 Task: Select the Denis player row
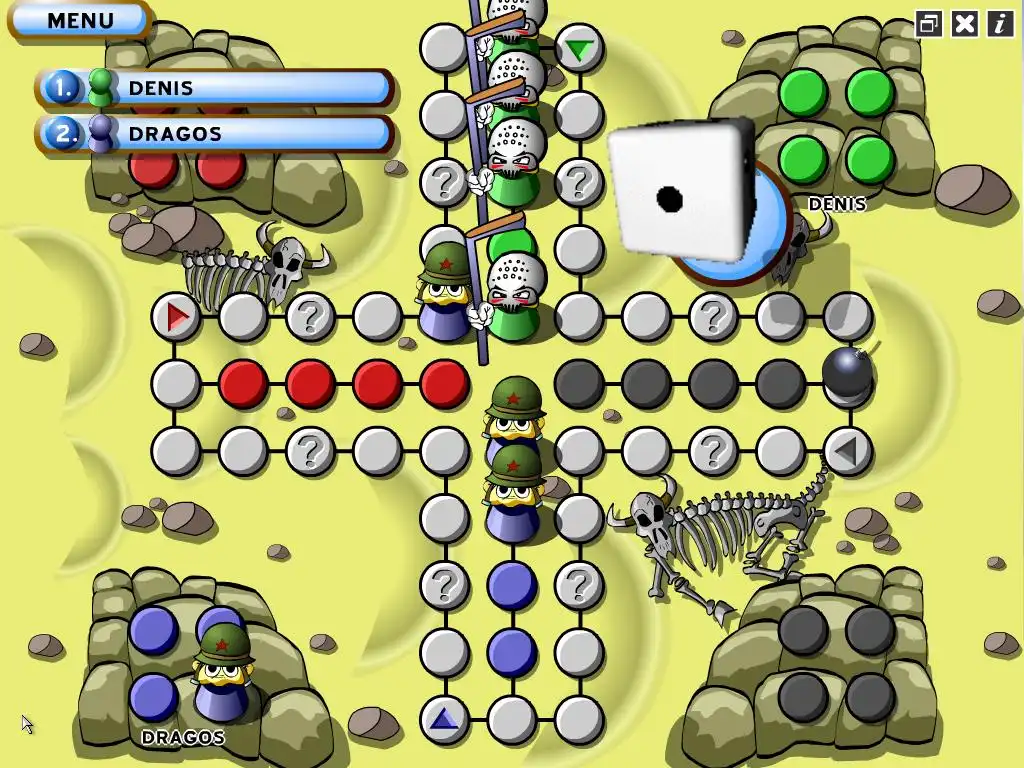215,88
